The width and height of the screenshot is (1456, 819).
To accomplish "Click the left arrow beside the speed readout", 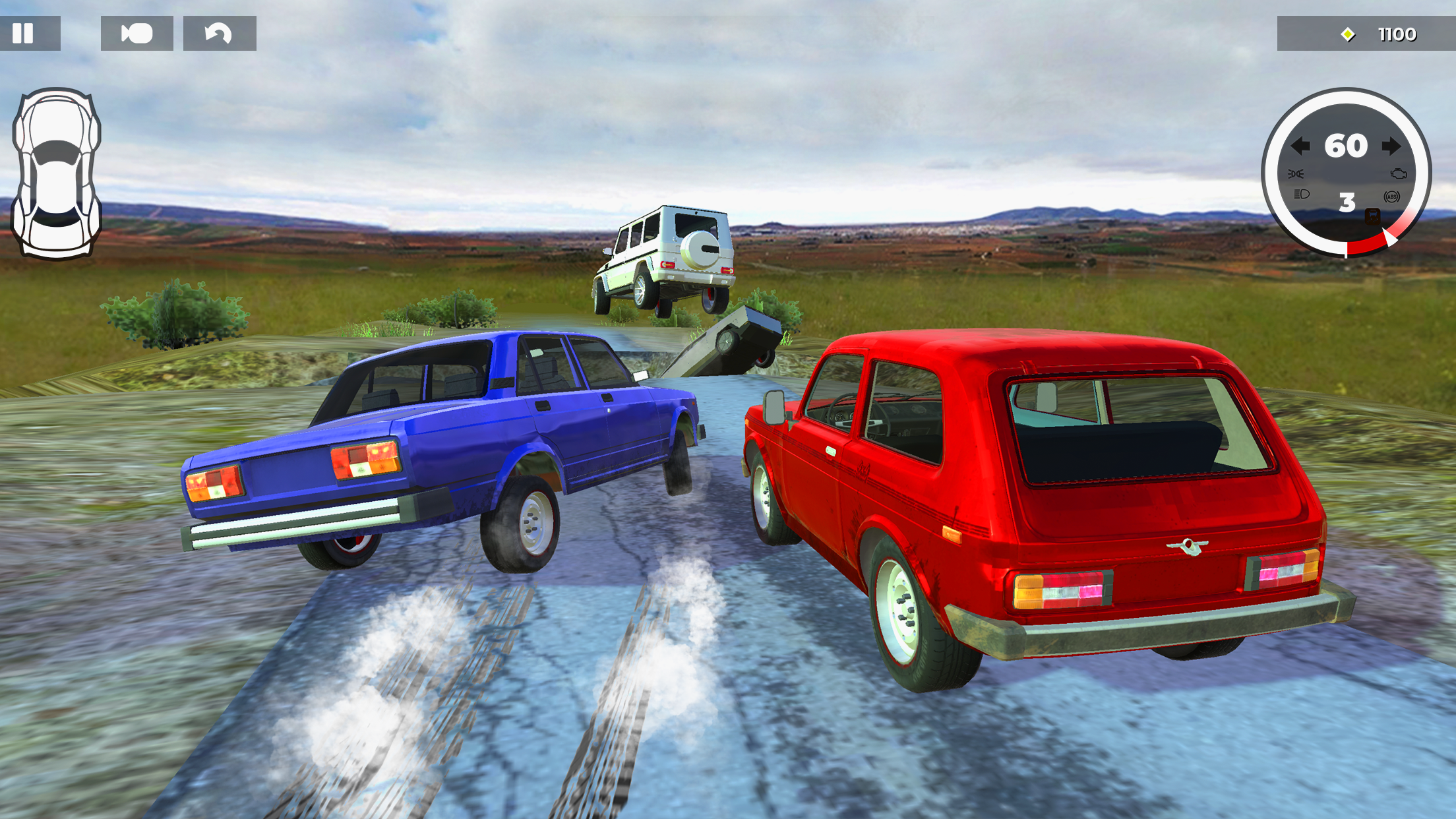I will point(1300,146).
